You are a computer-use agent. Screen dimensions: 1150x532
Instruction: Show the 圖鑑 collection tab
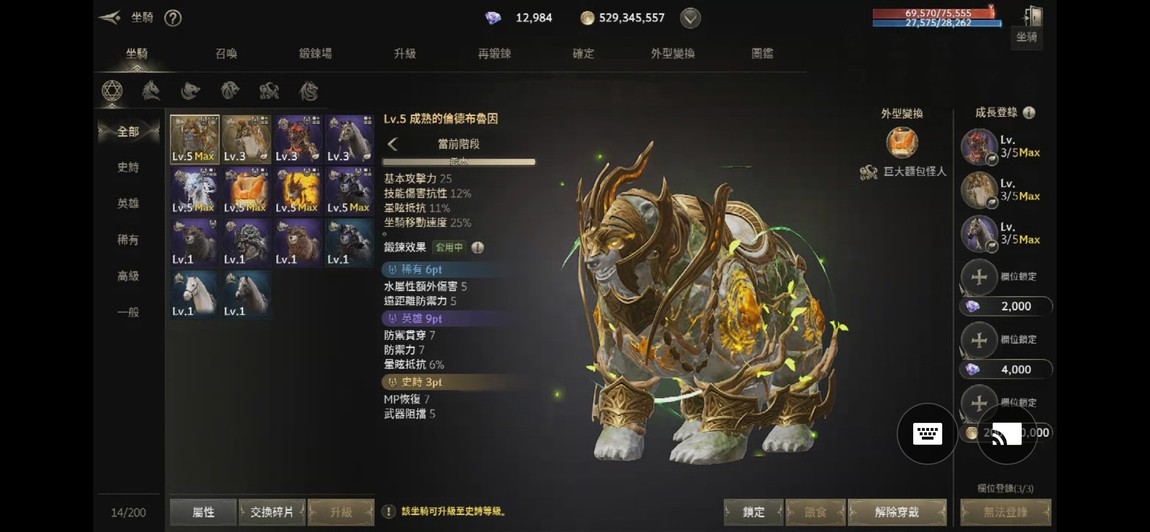pyautogui.click(x=762, y=53)
